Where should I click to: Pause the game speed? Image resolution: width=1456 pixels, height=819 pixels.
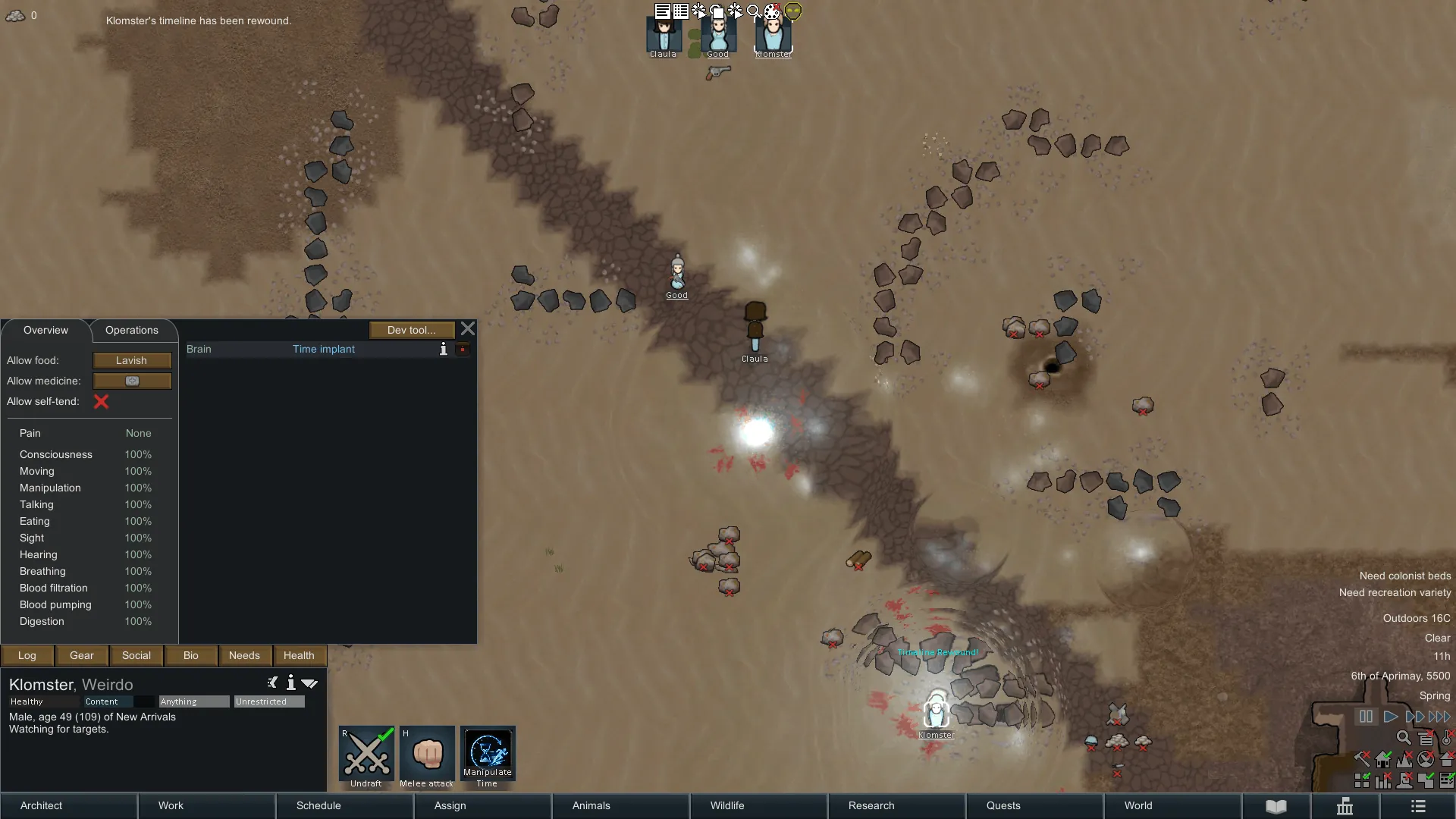click(x=1366, y=717)
